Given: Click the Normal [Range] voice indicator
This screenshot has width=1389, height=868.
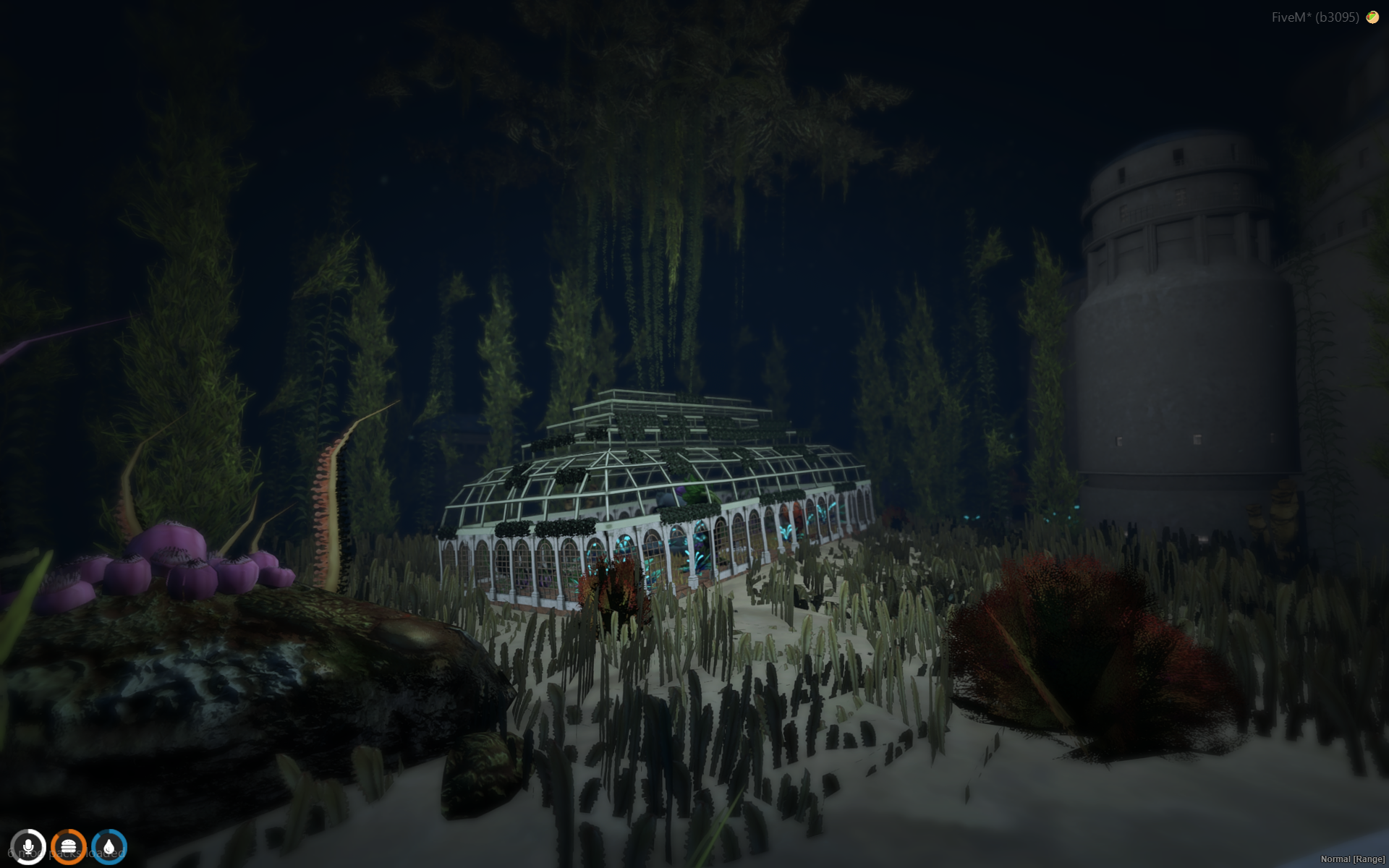Looking at the screenshot, I should tap(1352, 859).
